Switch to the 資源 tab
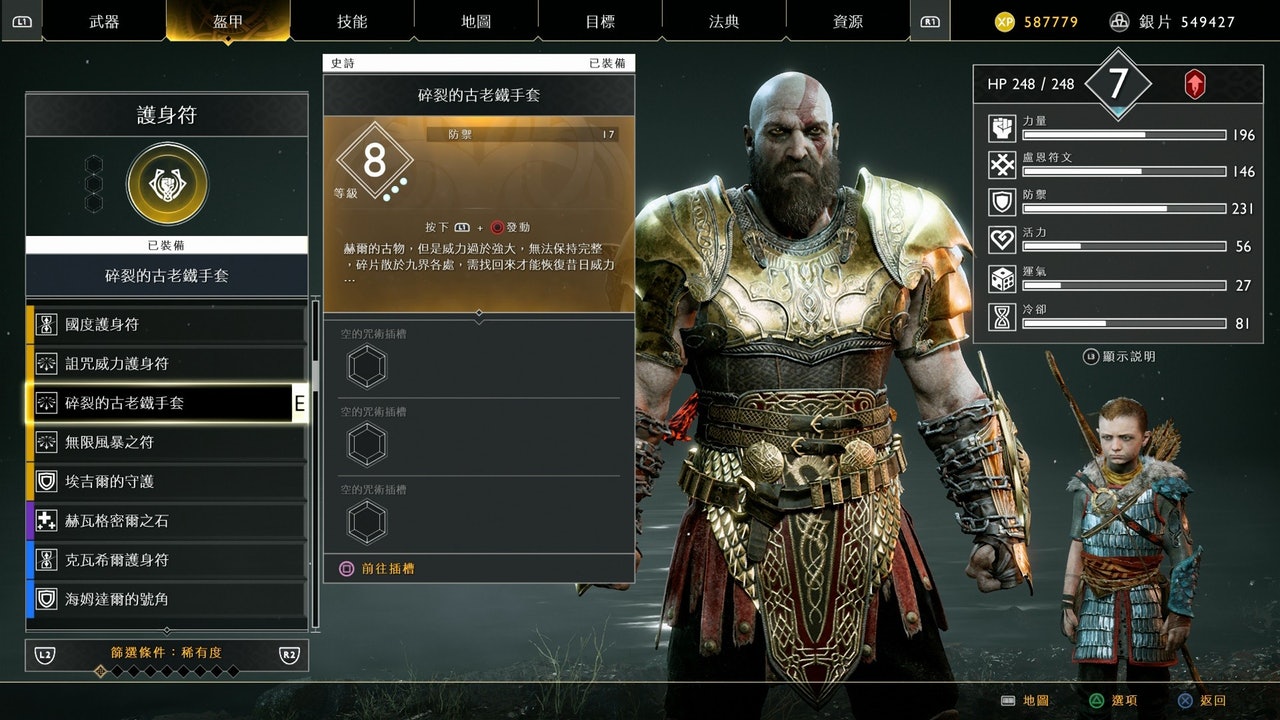This screenshot has width=1280, height=720. click(x=848, y=21)
